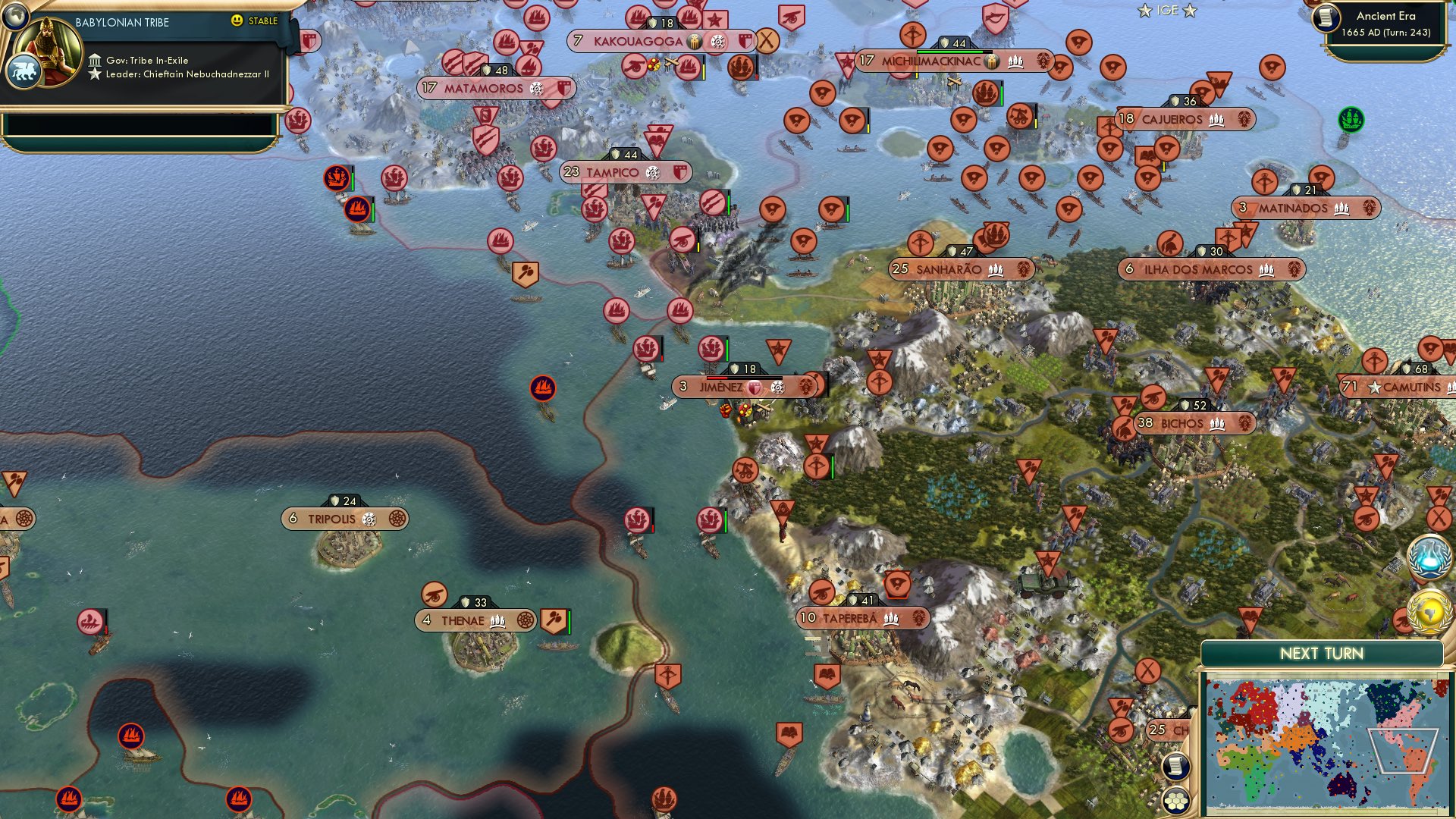Click the blue research beaker notification icon
This screenshot has height=819, width=1456.
click(1429, 557)
